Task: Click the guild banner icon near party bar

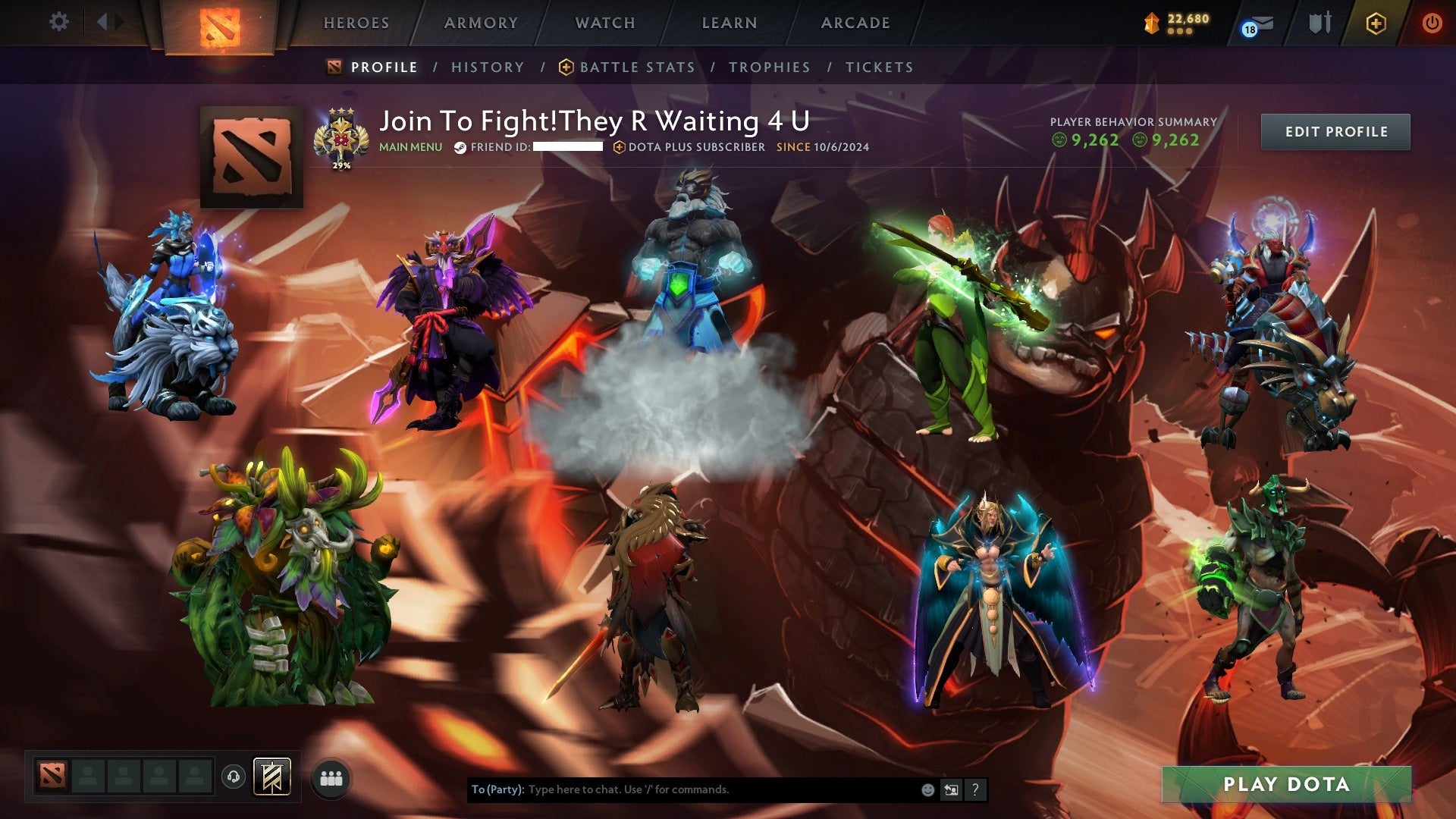Action: coord(271,774)
